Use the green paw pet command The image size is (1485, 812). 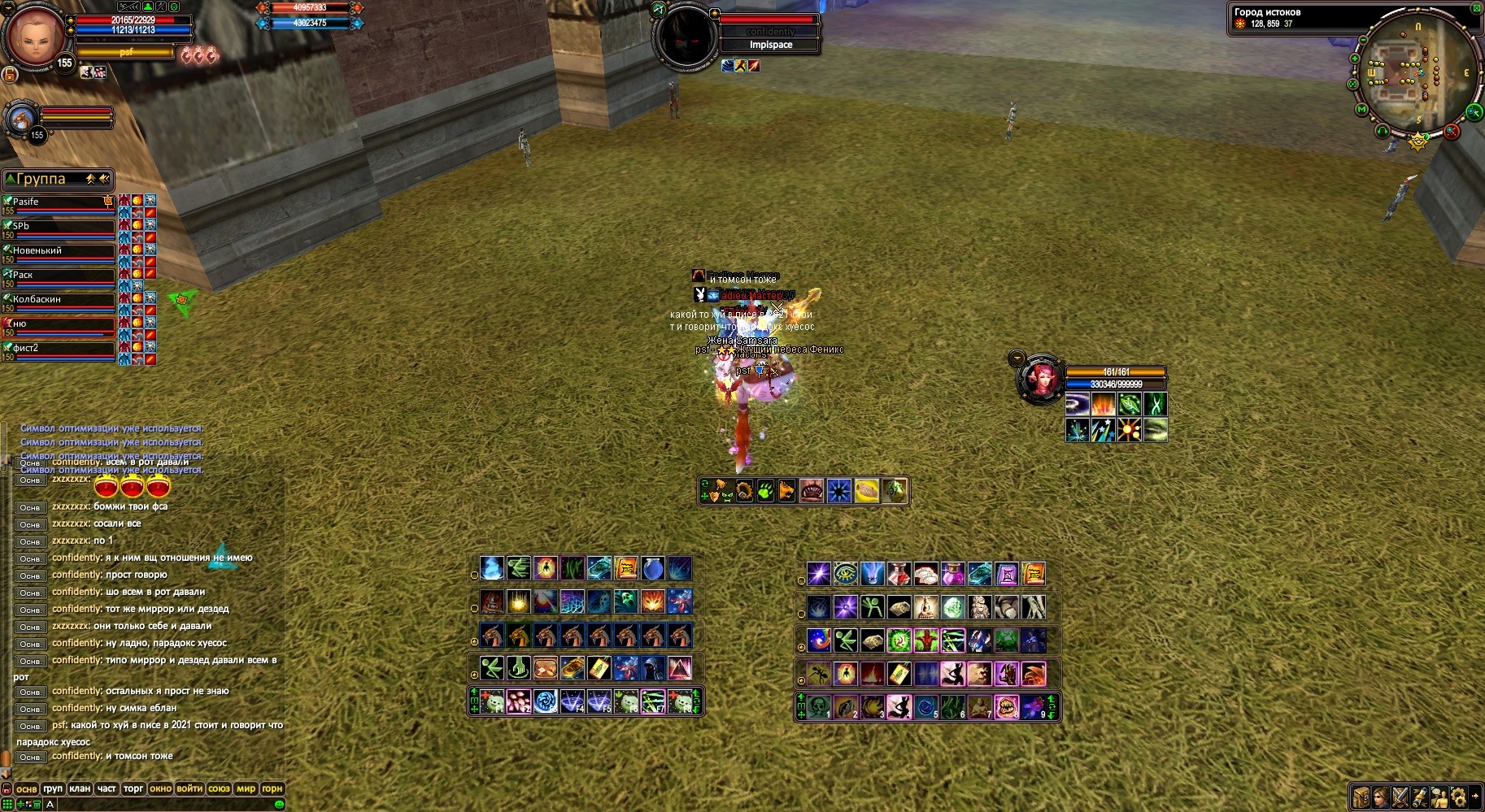pyautogui.click(x=765, y=492)
